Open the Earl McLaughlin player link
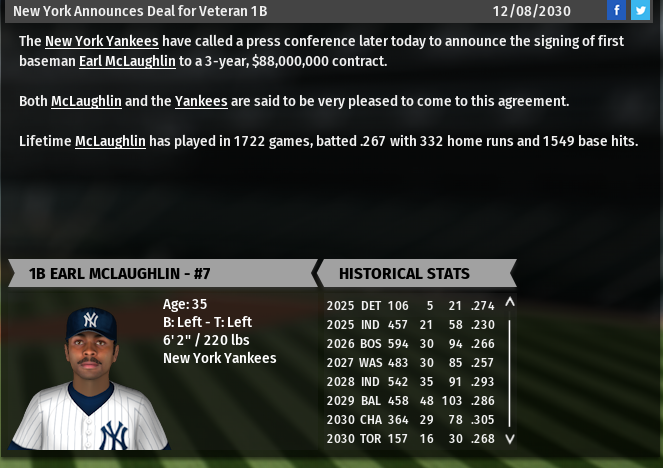663x468 pixels. (127, 61)
